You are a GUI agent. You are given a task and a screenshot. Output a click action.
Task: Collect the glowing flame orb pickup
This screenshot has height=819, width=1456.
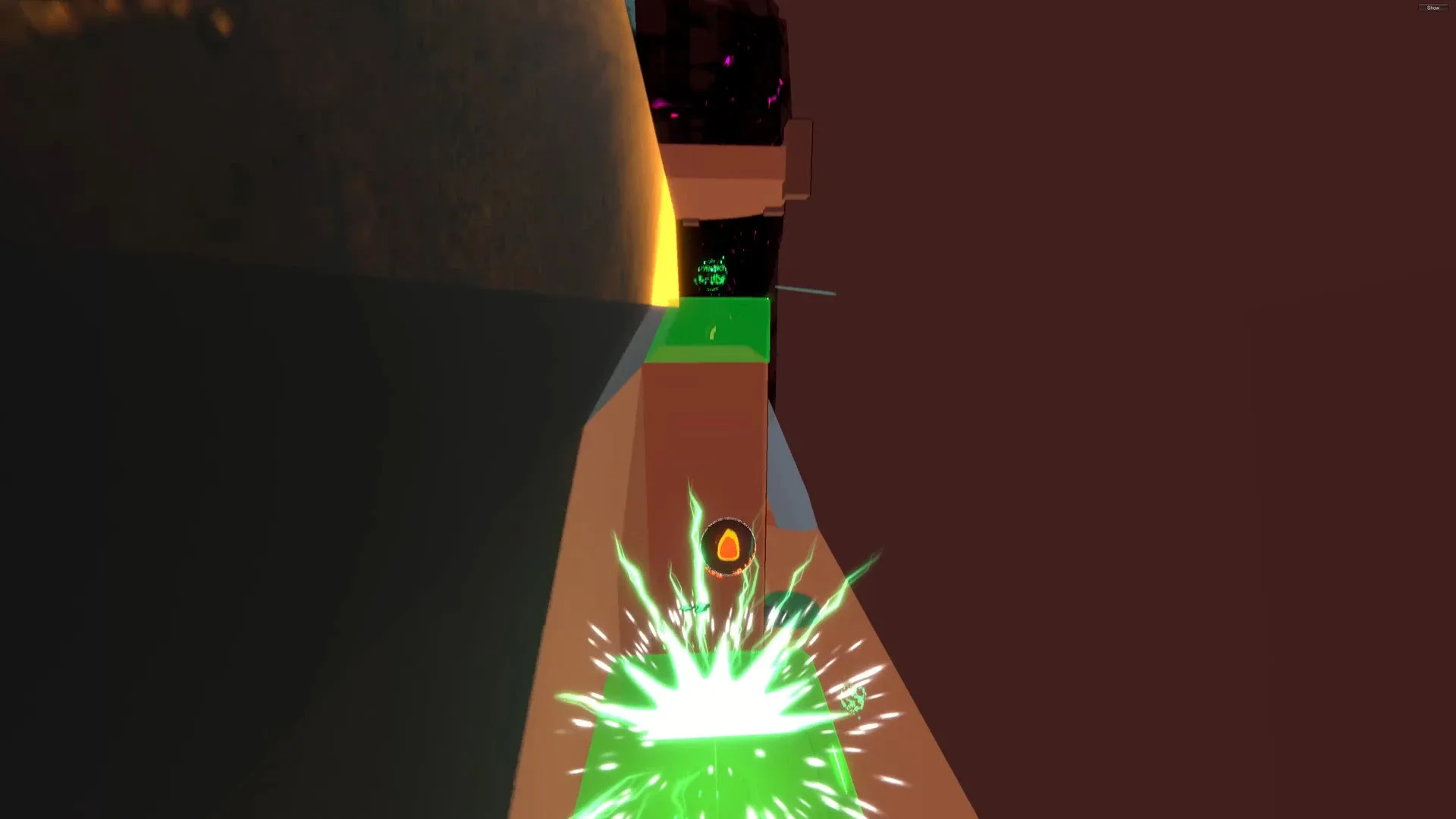(x=728, y=542)
